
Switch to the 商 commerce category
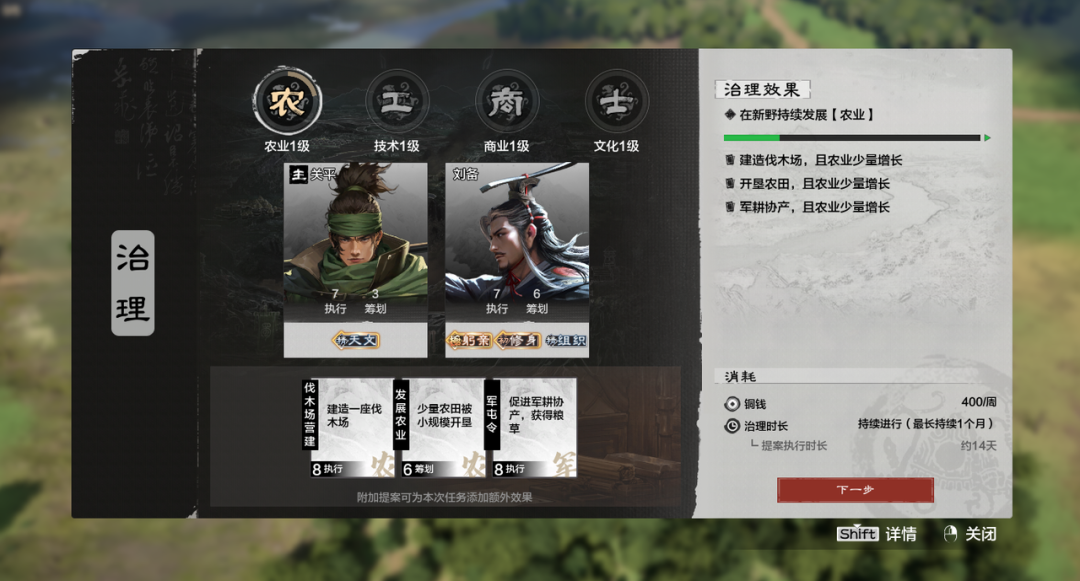[506, 101]
